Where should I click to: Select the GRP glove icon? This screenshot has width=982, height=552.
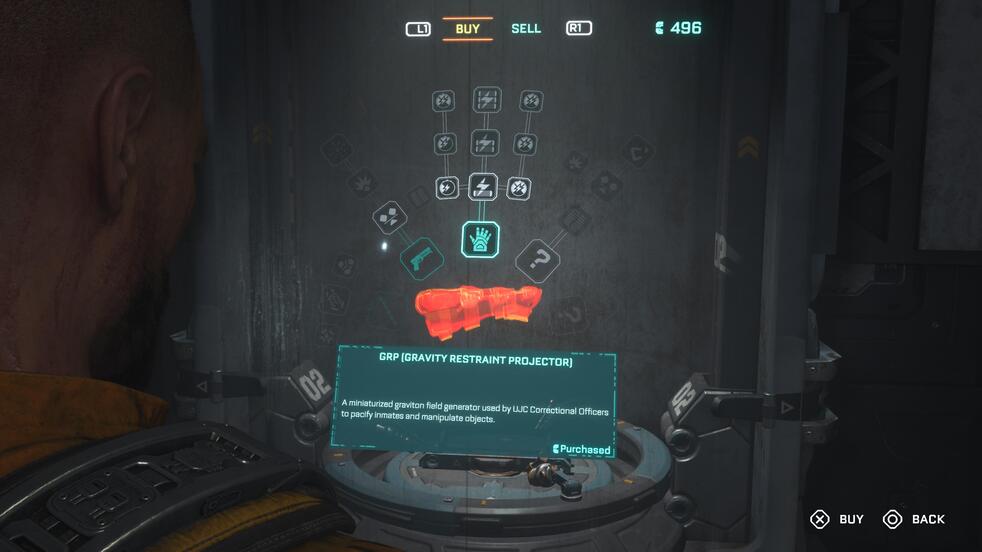click(481, 240)
